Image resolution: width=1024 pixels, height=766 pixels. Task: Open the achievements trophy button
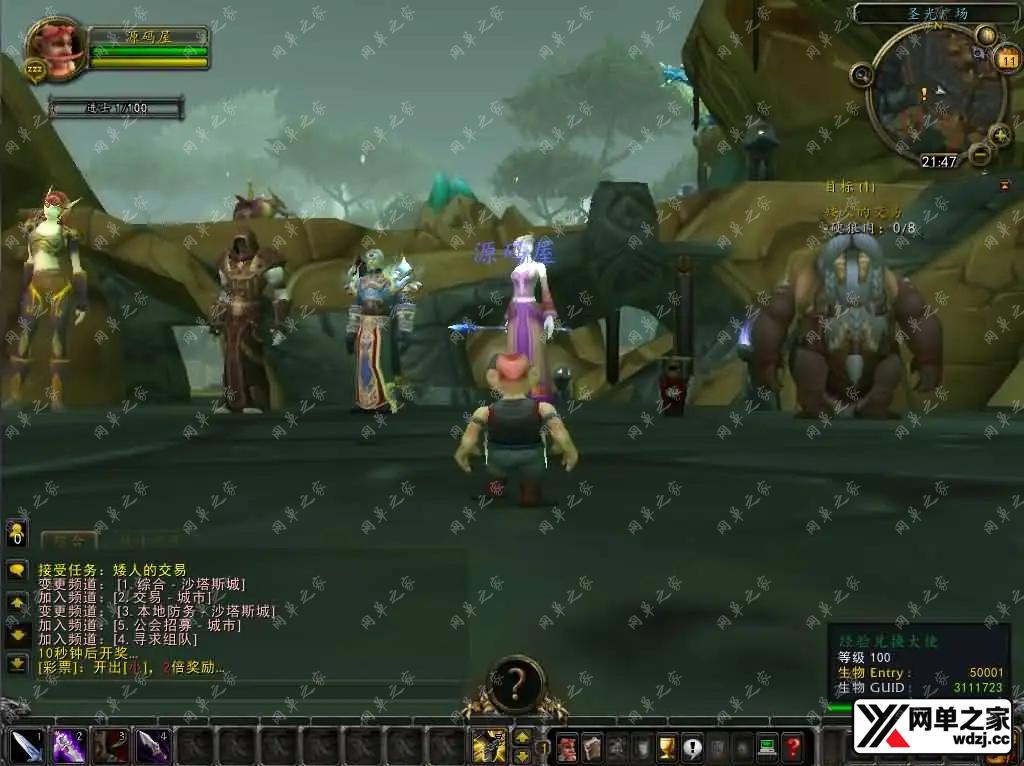tap(667, 746)
